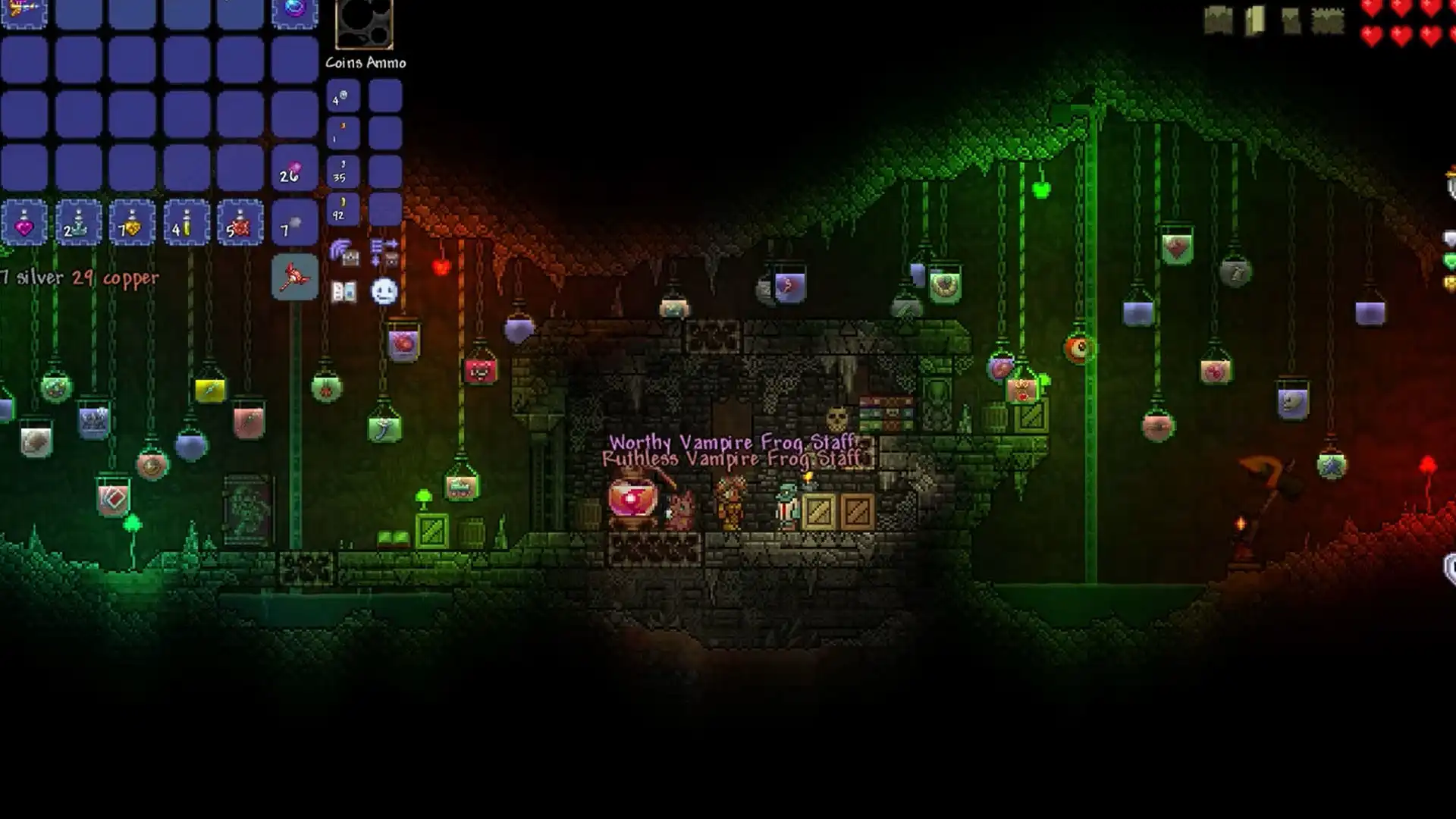Select the silver coin stack of 4
1456x819 pixels.
(x=343, y=97)
